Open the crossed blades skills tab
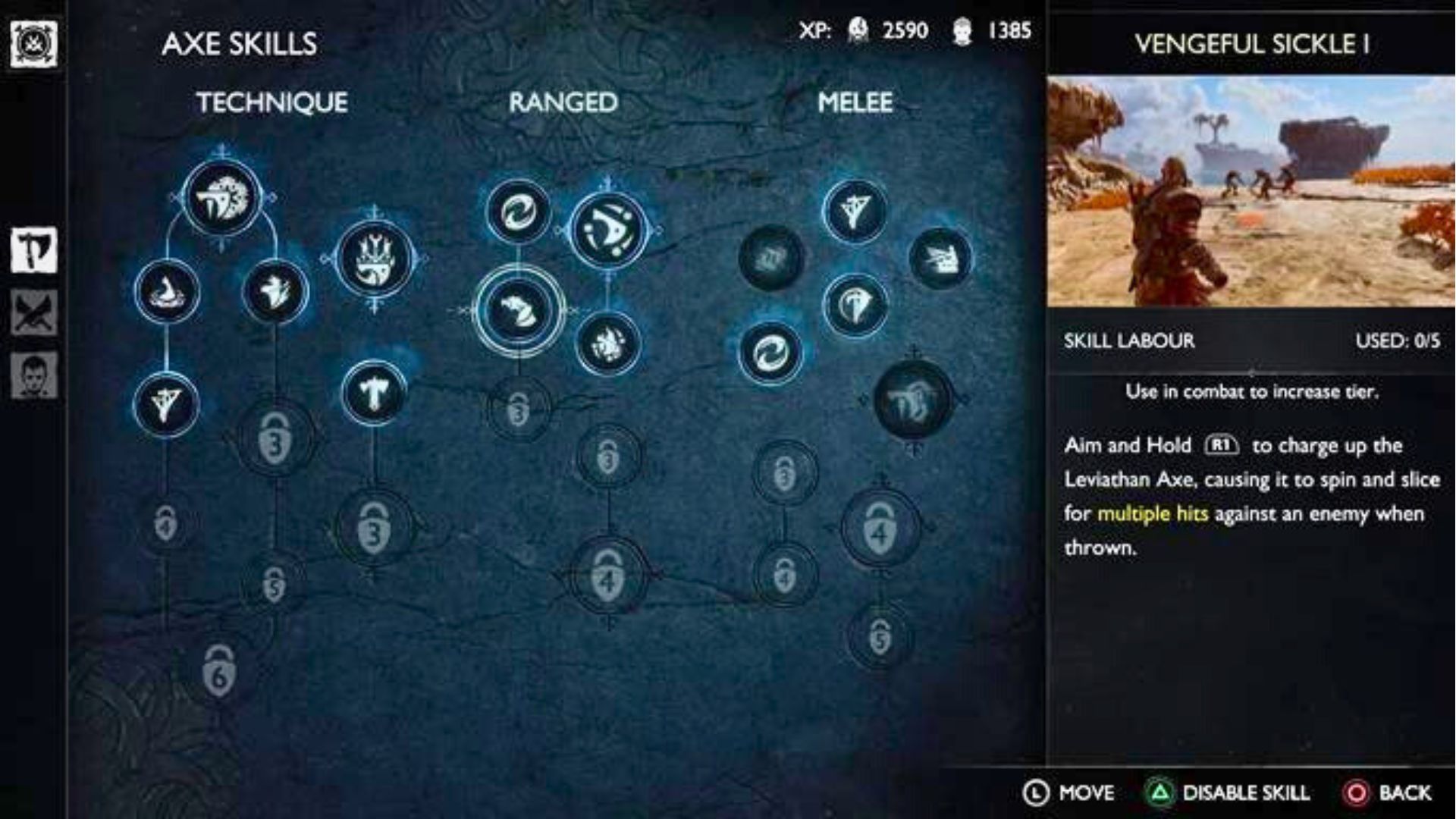Screen dimensions: 1456x819 [x=33, y=312]
